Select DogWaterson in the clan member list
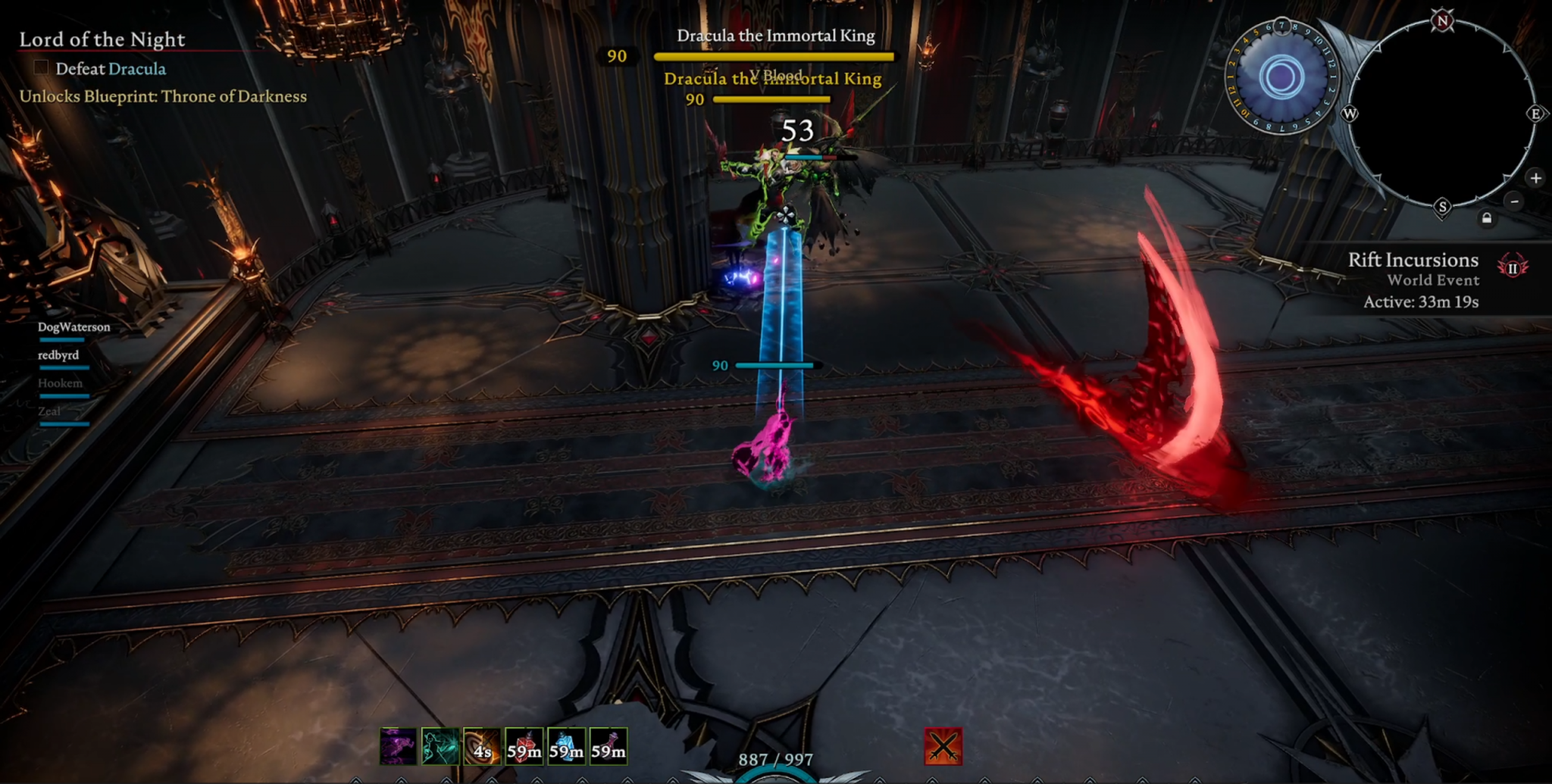The height and width of the screenshot is (784, 1552). (x=74, y=327)
